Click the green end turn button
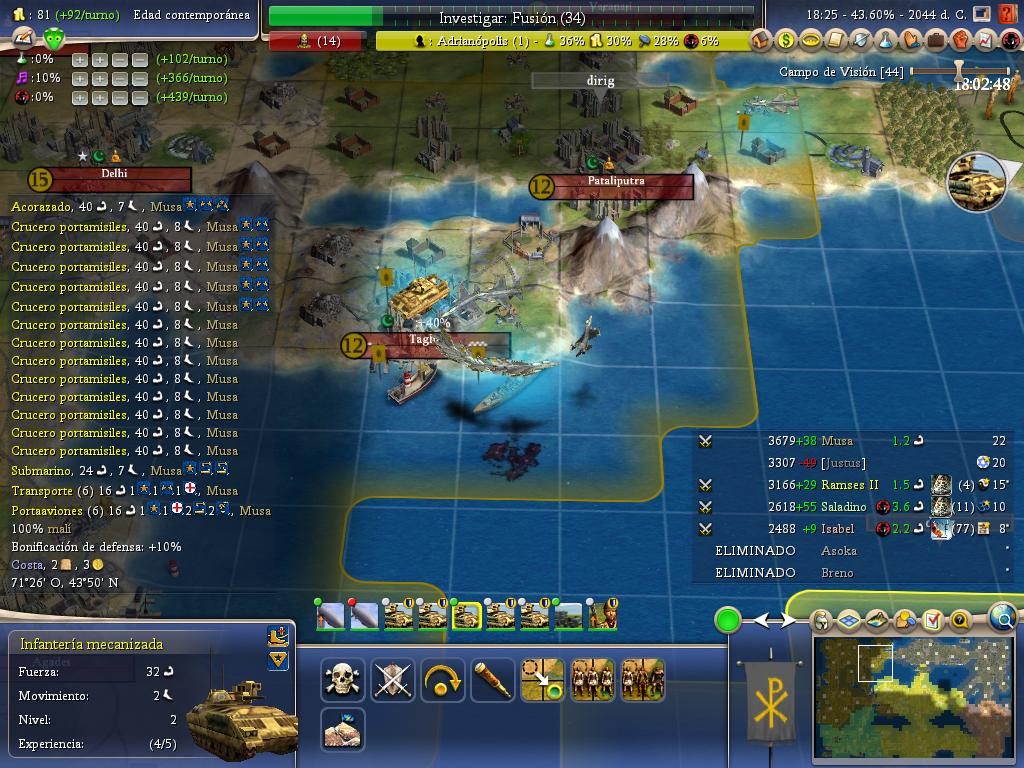 [728, 620]
